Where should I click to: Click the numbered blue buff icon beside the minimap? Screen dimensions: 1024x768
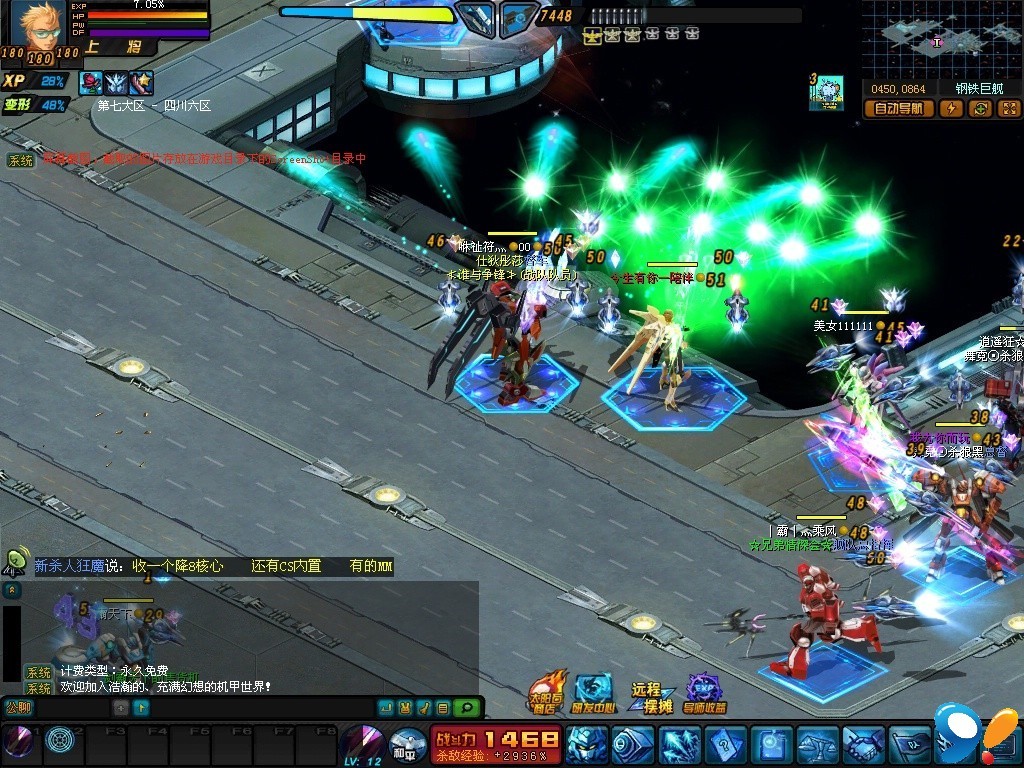pos(827,92)
